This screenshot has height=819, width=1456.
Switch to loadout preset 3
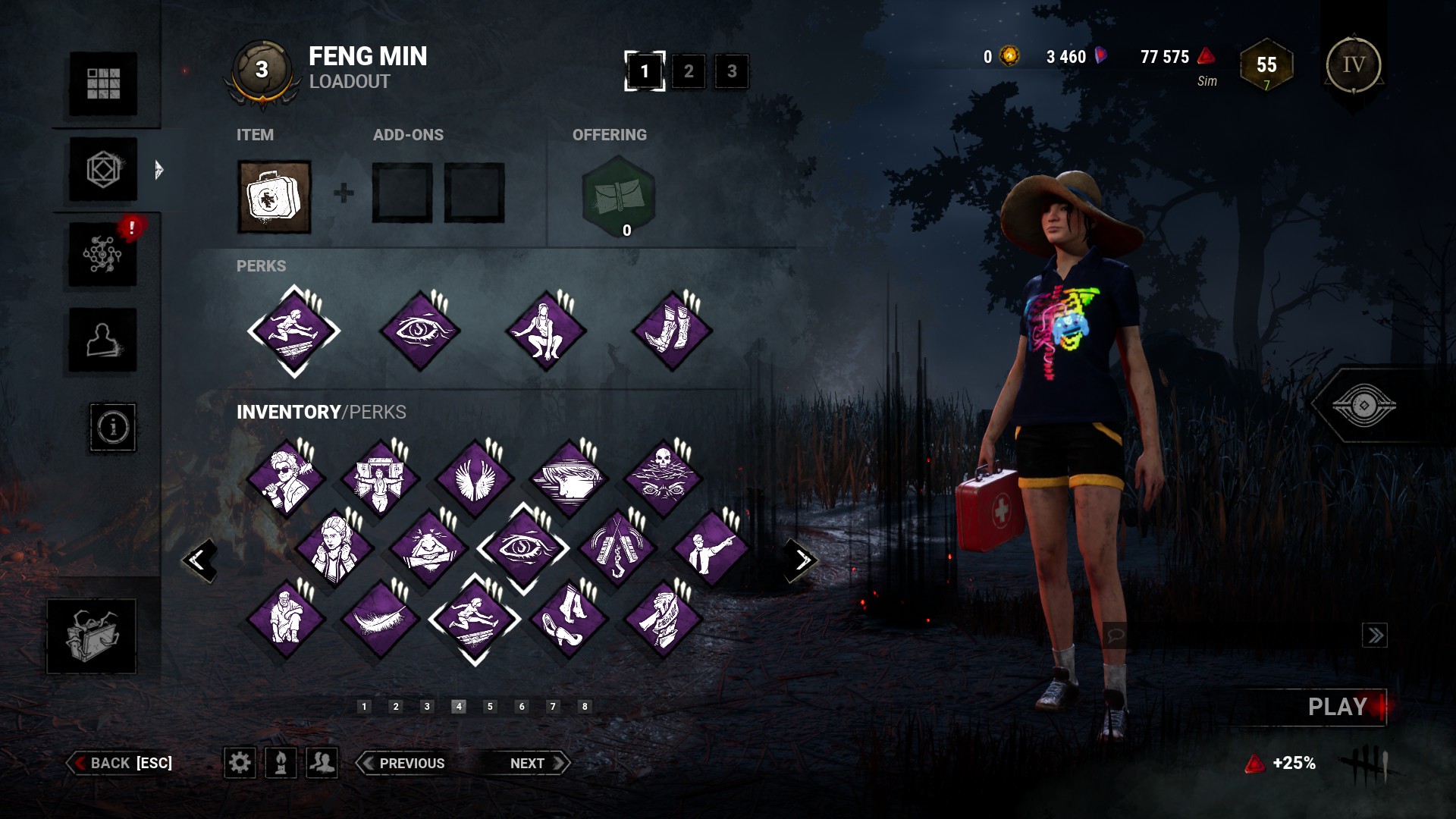(731, 71)
